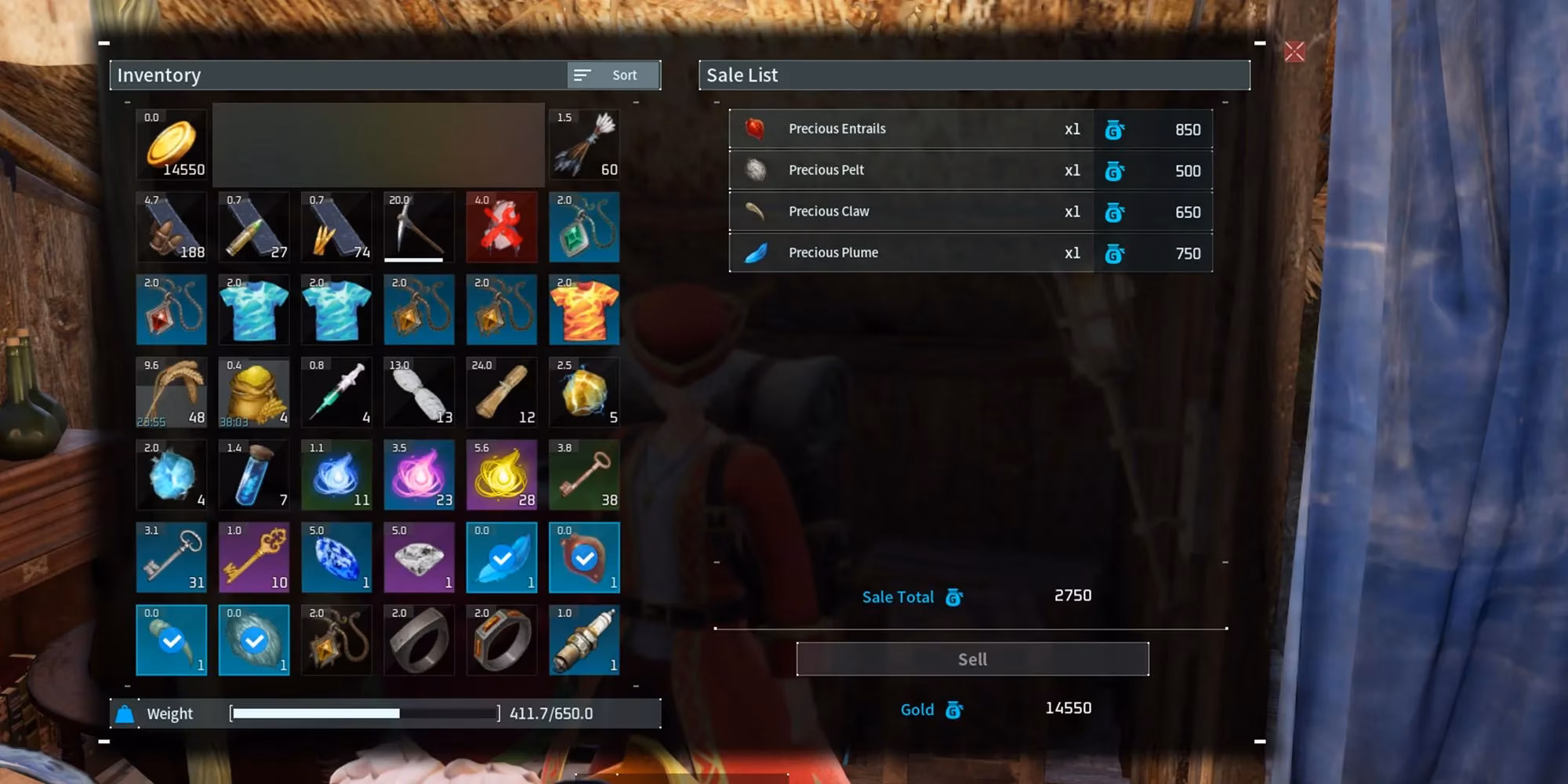The image size is (1568, 784).
Task: Click the Inventory panel header
Action: [x=160, y=75]
